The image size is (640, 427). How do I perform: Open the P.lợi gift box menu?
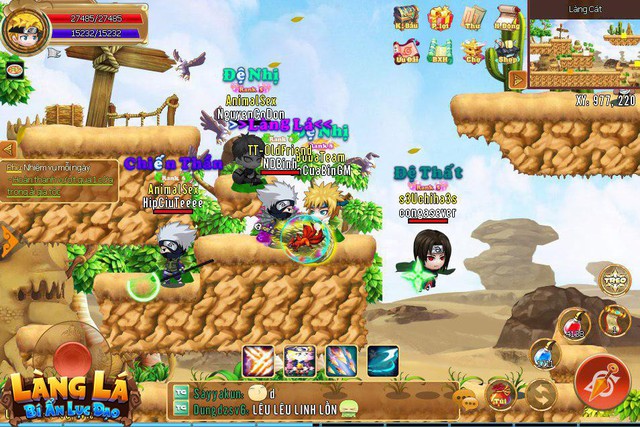440,18
